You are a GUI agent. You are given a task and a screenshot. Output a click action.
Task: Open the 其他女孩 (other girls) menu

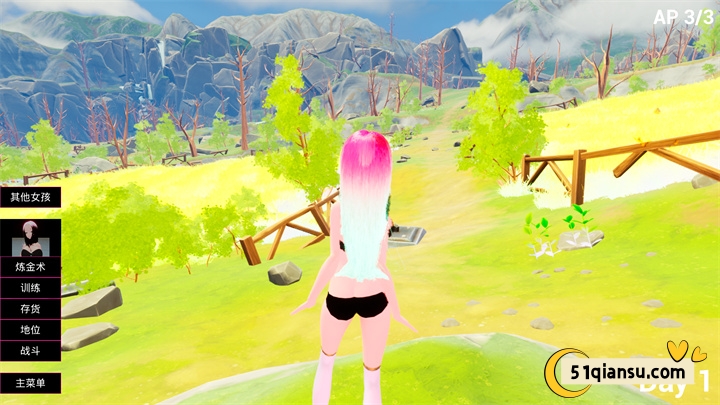point(30,197)
